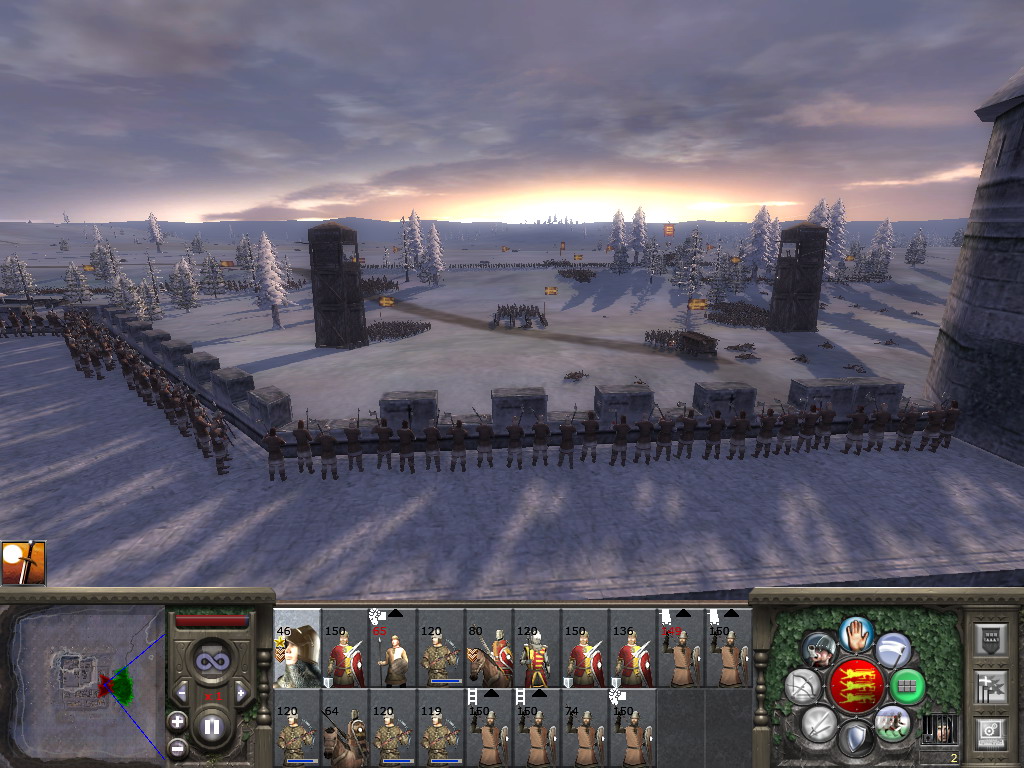Select the 74-man peasant unit card
This screenshot has height=768, width=1024.
click(585, 737)
